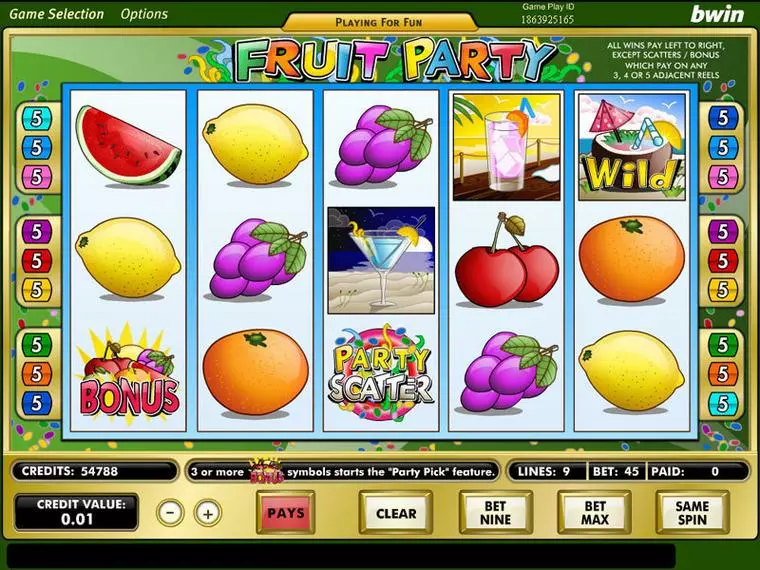The image size is (760, 570).
Task: Show the PAYS paytable
Action: [x=286, y=513]
